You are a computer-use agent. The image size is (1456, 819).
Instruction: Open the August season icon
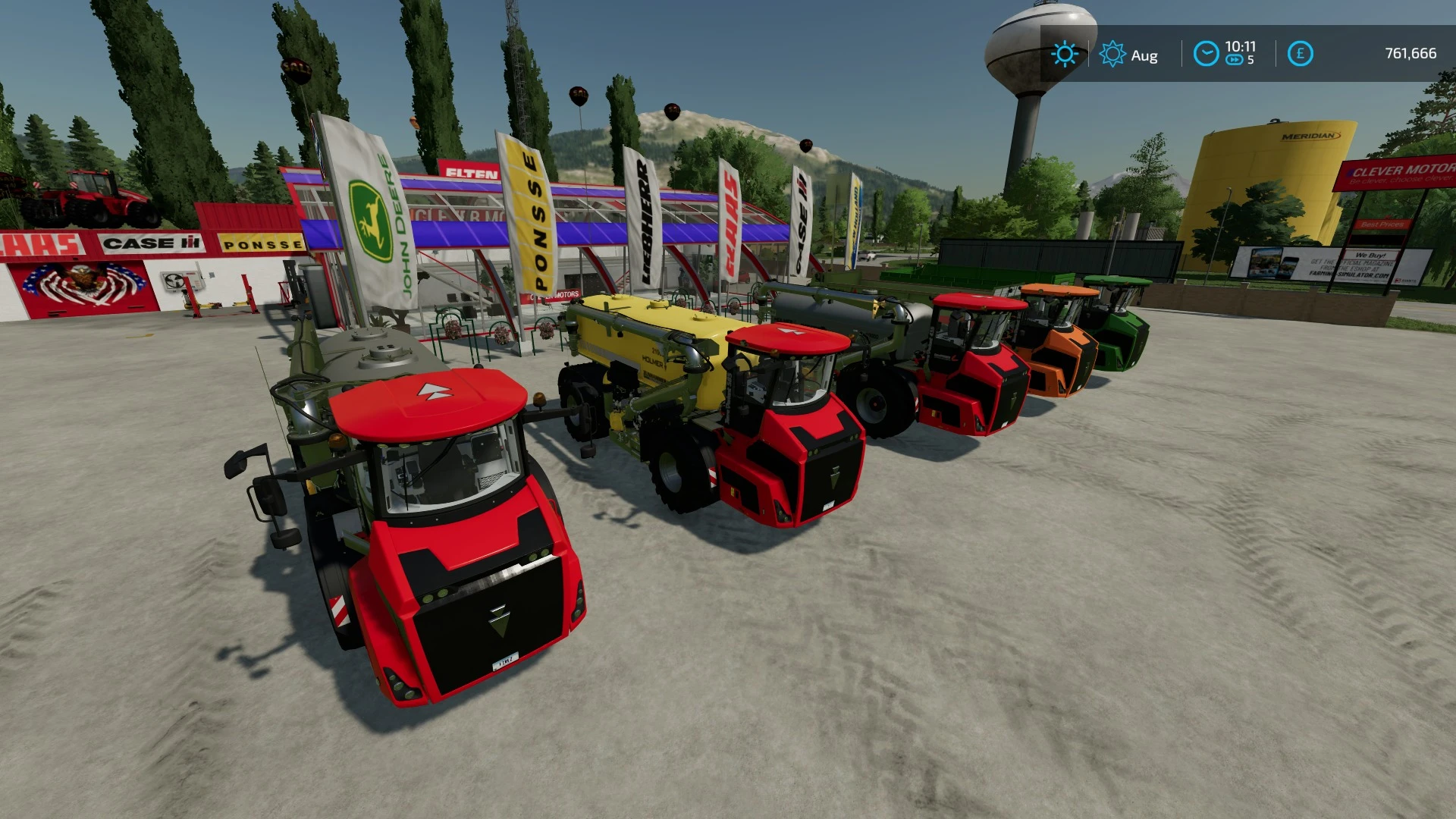(1112, 53)
